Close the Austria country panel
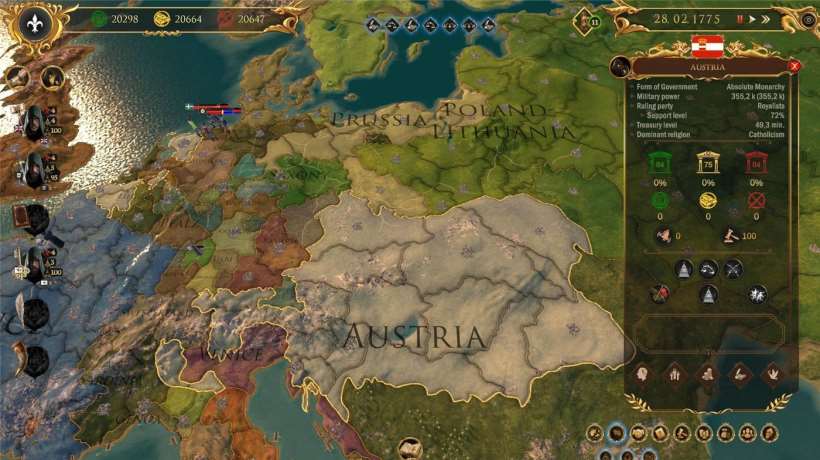820x460 pixels. point(794,66)
